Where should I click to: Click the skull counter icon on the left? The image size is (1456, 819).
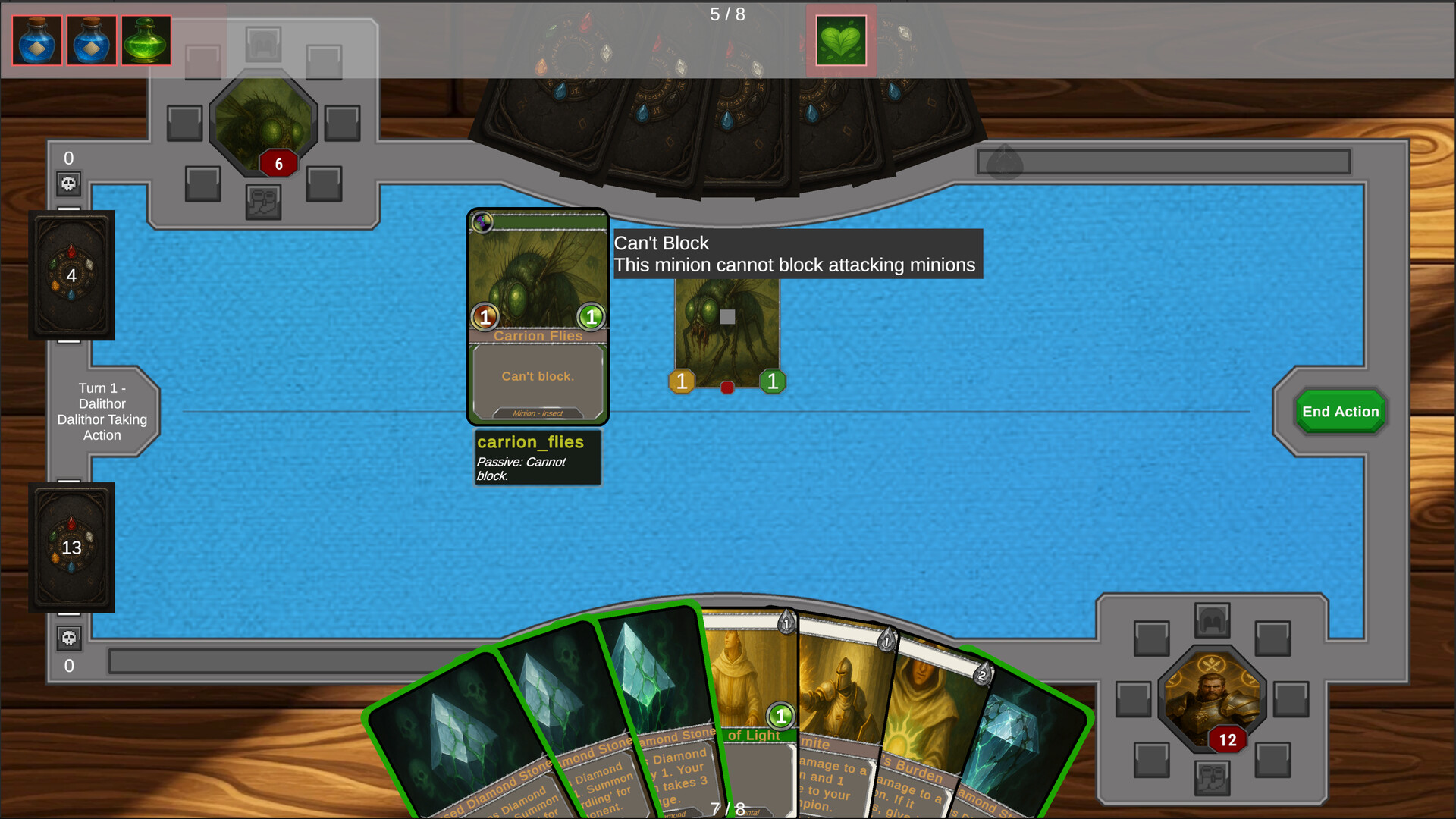point(69,184)
